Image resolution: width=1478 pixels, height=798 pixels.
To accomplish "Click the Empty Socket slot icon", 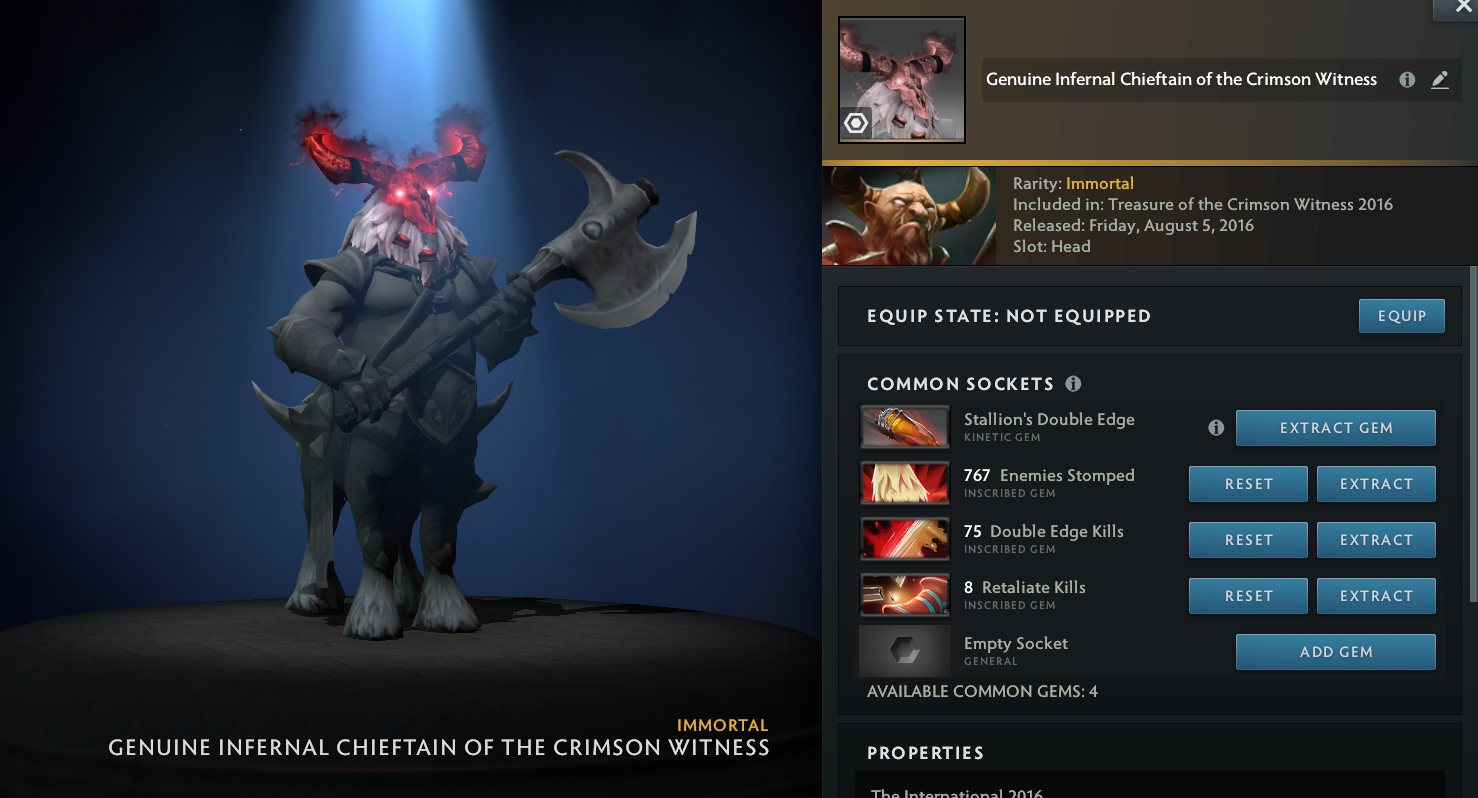I will (x=904, y=651).
